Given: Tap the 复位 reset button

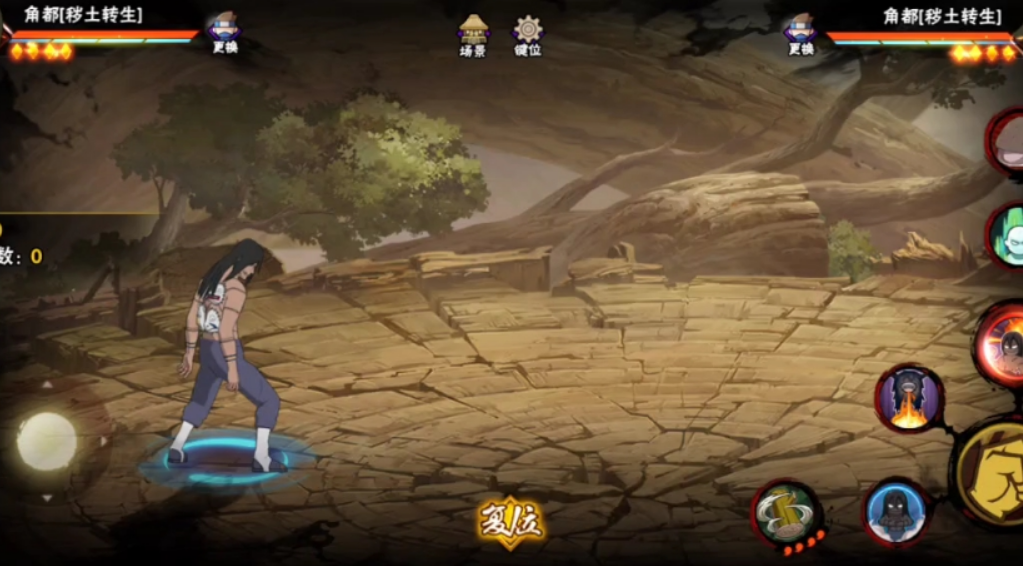Looking at the screenshot, I should click(x=510, y=523).
